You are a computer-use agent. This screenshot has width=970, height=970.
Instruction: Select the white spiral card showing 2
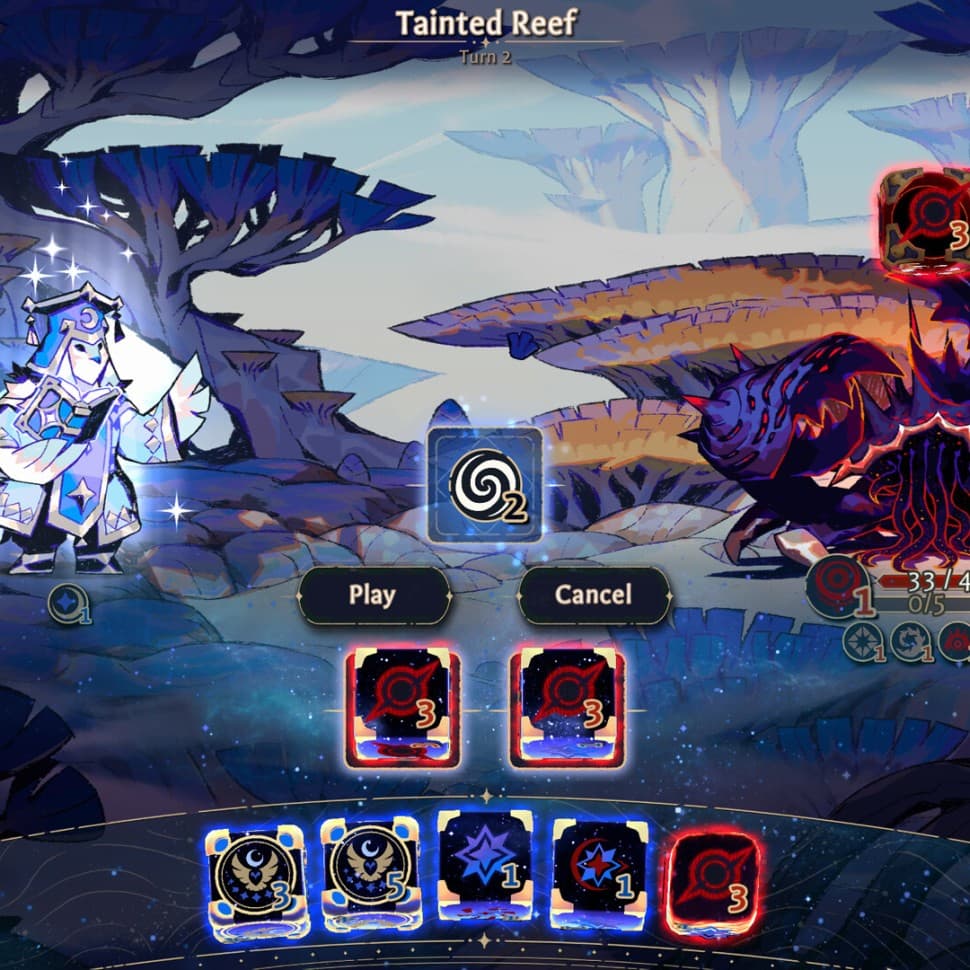coord(485,485)
